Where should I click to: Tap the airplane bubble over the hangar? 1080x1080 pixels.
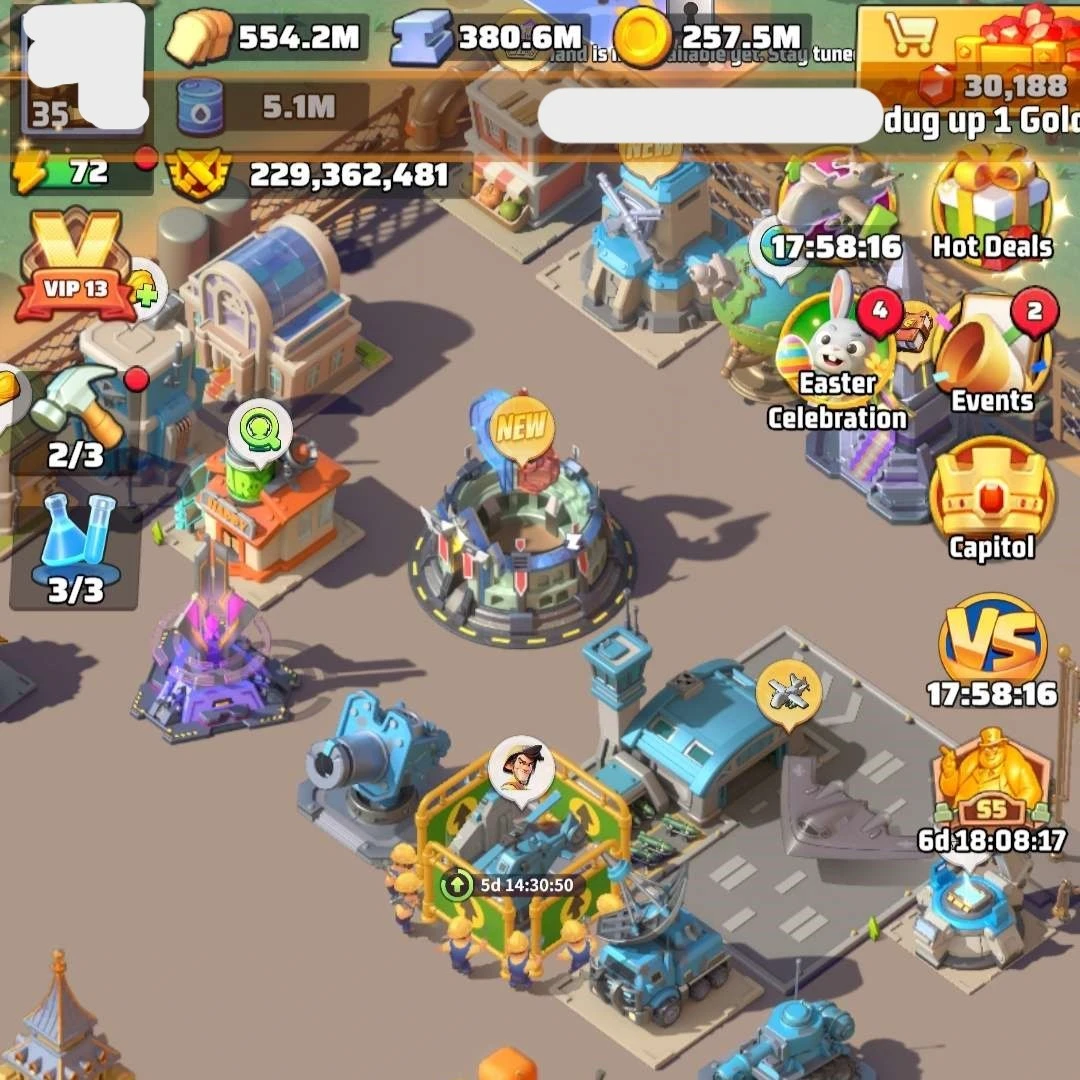click(788, 690)
